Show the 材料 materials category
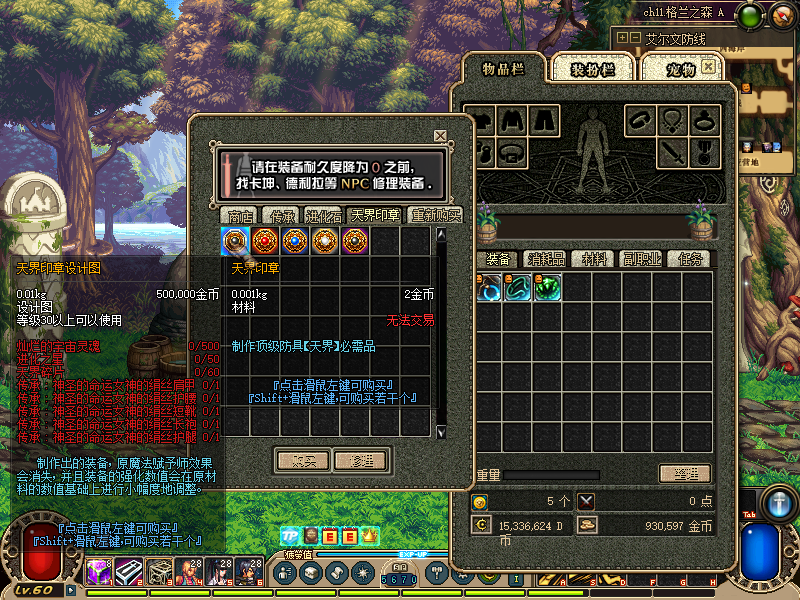The image size is (800, 600). (x=595, y=259)
